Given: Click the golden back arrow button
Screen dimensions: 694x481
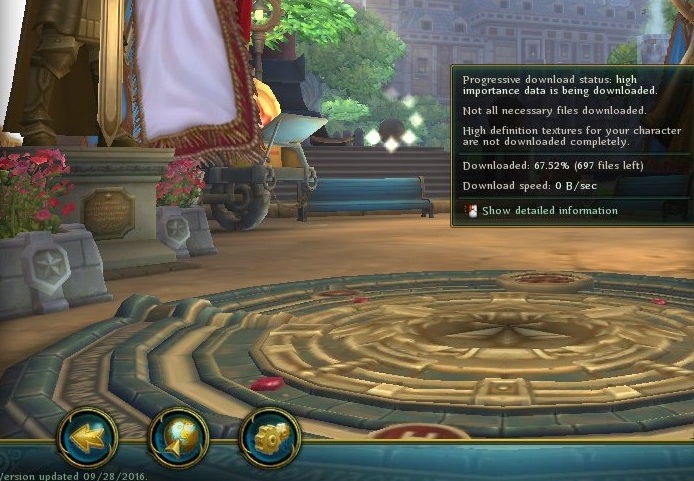Looking at the screenshot, I should [x=88, y=437].
